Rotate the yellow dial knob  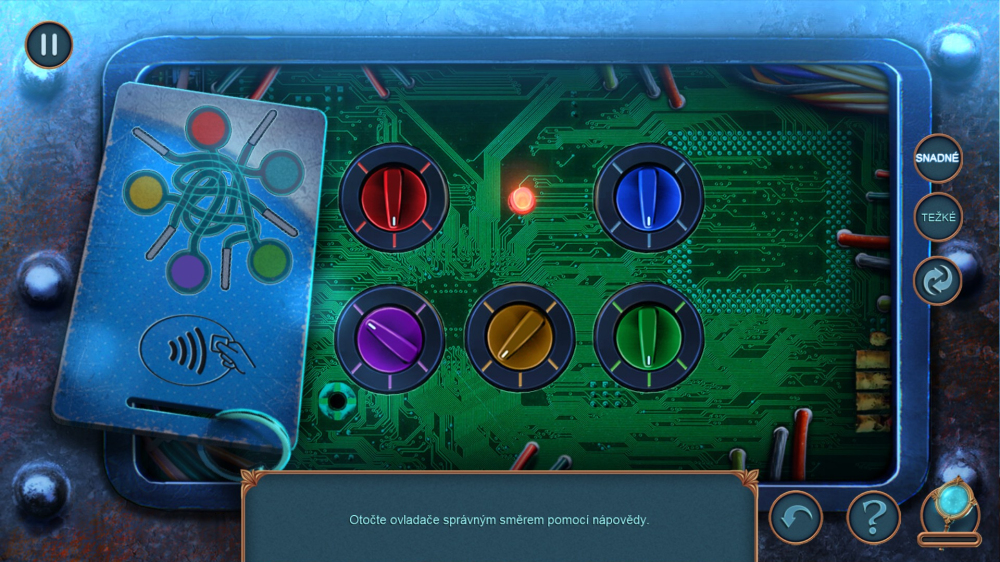[519, 337]
